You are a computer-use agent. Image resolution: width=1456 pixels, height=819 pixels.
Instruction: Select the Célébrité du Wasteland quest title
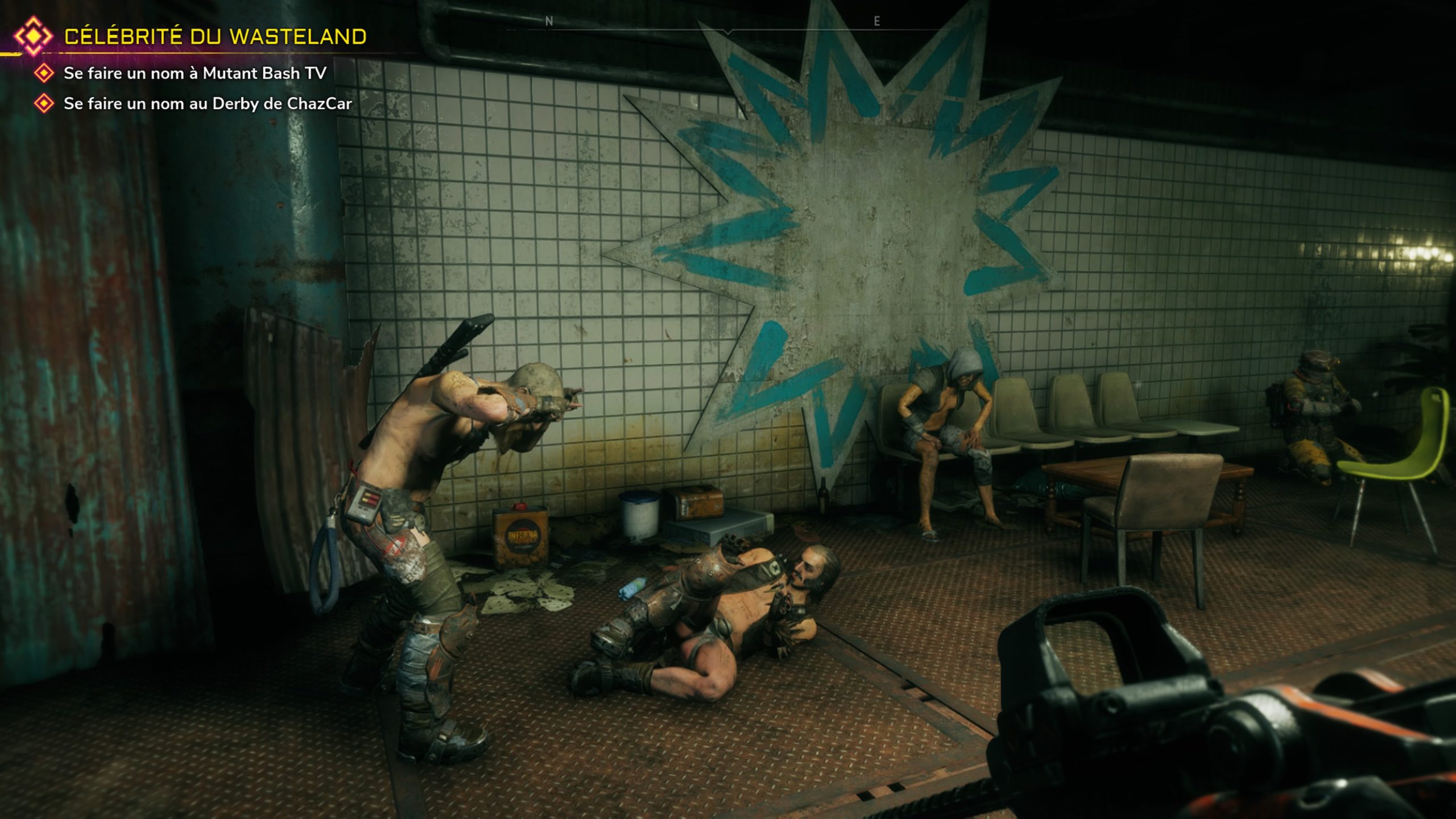[215, 37]
